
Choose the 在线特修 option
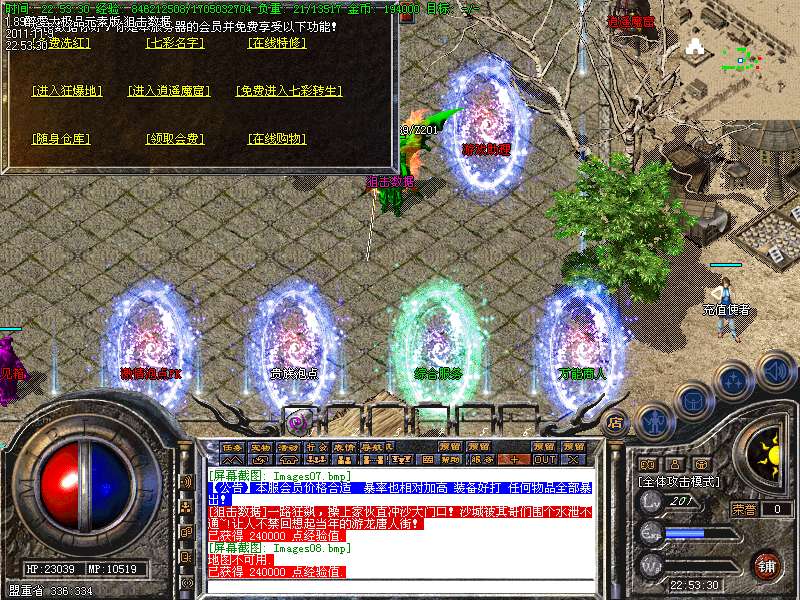[276, 43]
